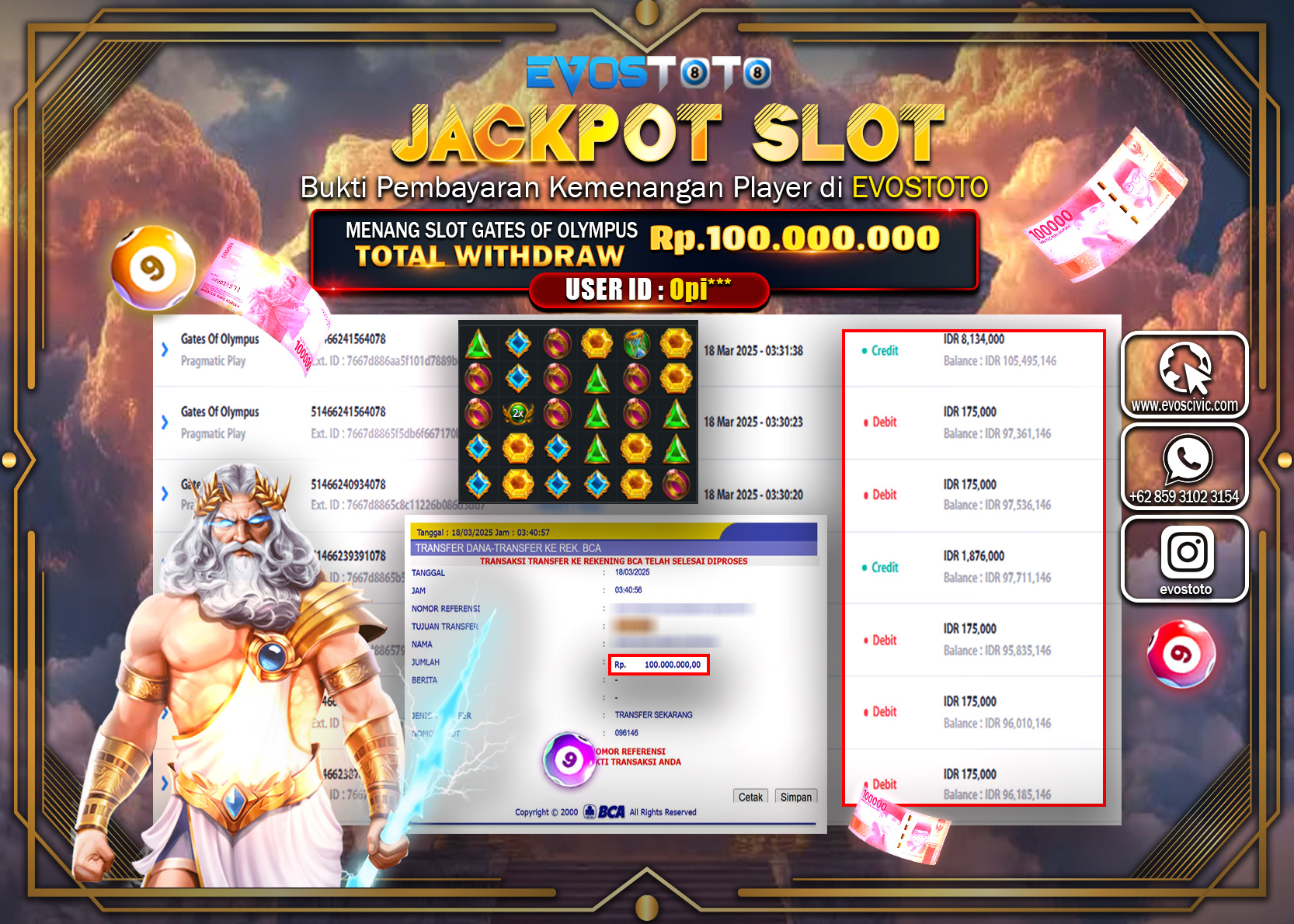
Task: Click the Simpan button
Action: click(796, 796)
